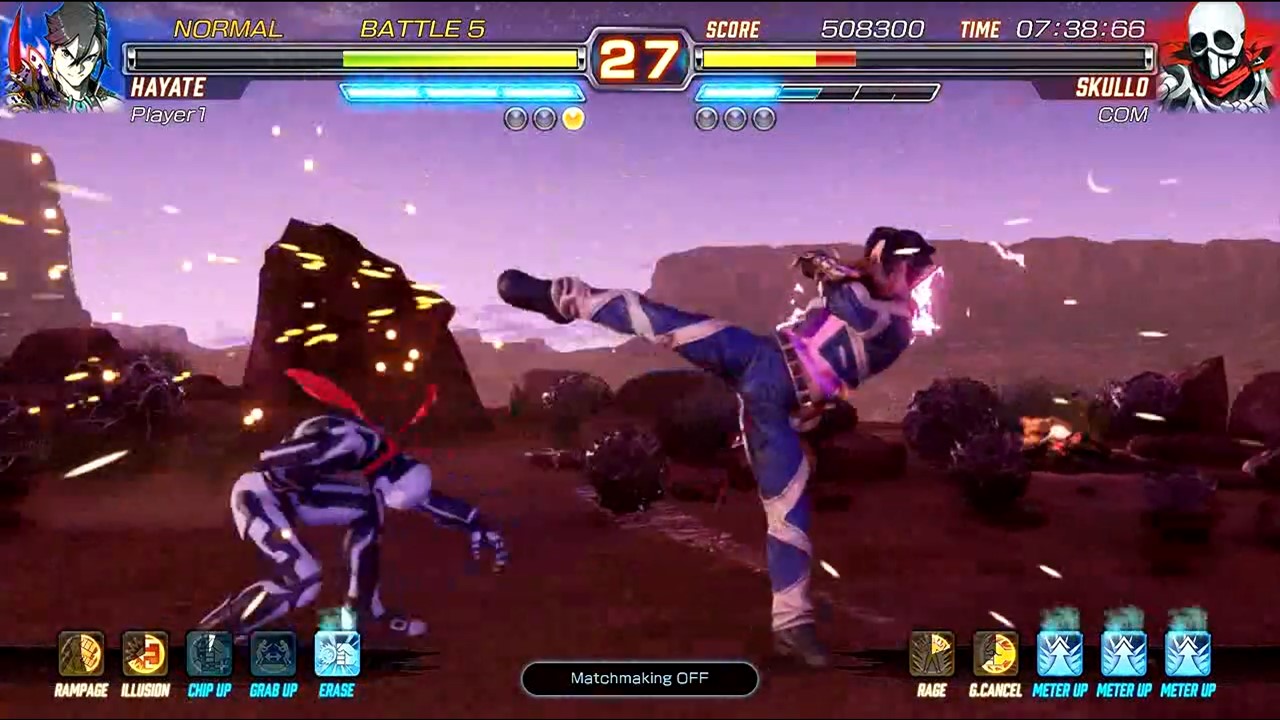Click Hayate's character portrait thumbnail
This screenshot has height=720, width=1280.
pyautogui.click(x=55, y=55)
